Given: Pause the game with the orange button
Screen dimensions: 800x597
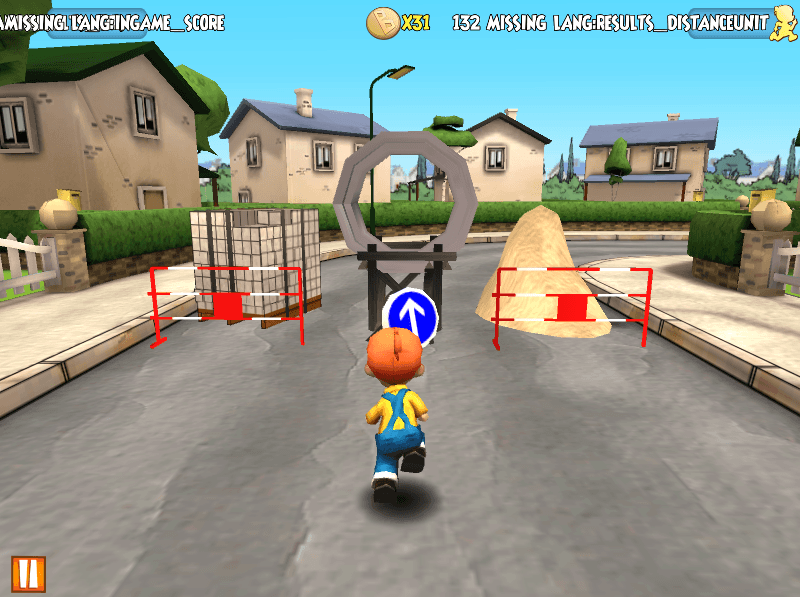Looking at the screenshot, I should tap(27, 573).
